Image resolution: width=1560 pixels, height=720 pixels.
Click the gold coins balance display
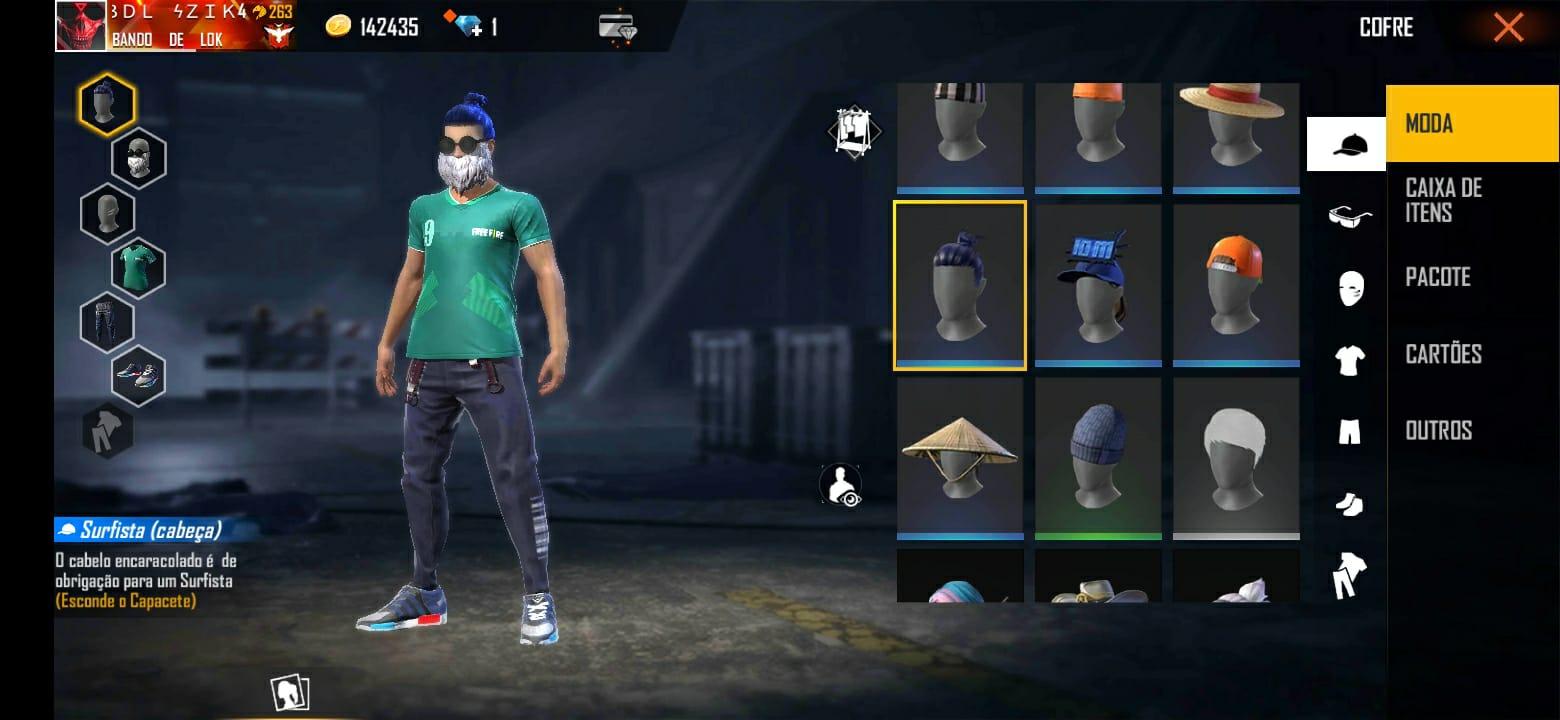click(x=372, y=26)
